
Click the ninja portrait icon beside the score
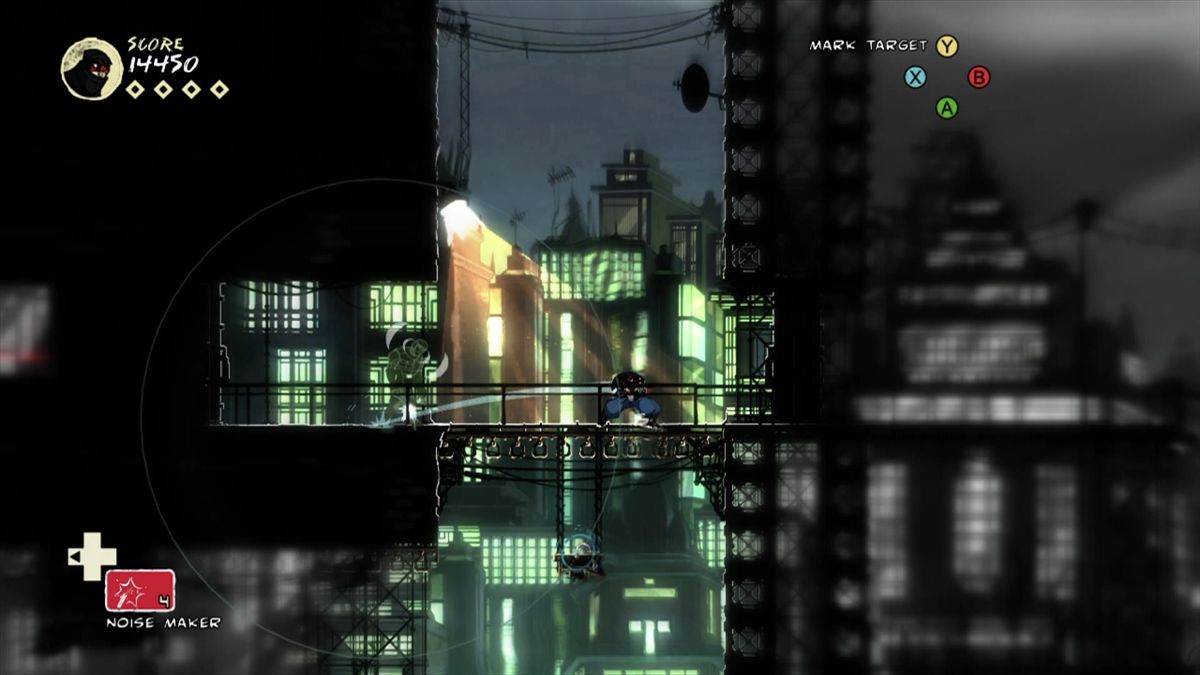(x=91, y=68)
